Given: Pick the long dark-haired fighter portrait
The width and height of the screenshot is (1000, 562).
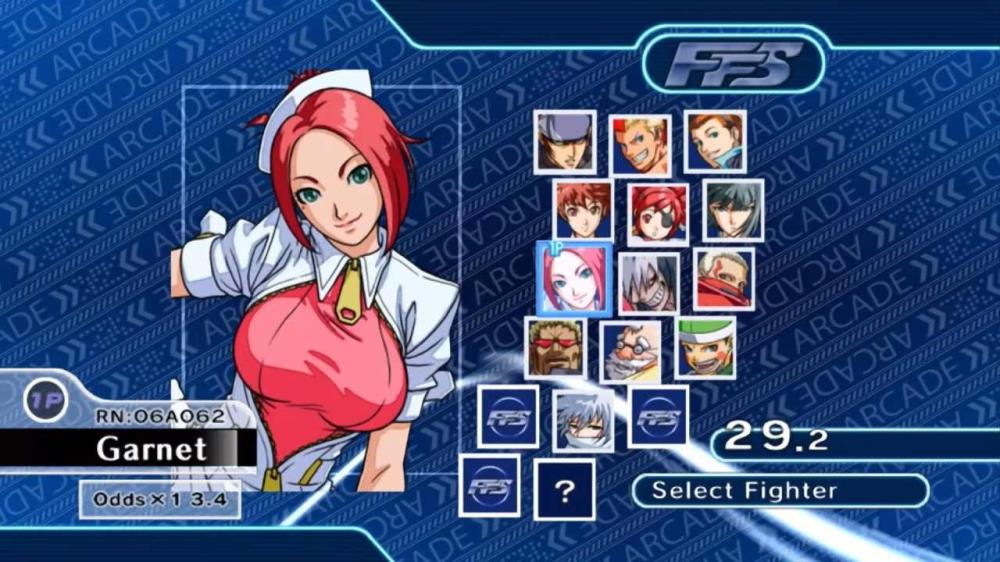Looking at the screenshot, I should coord(733,210).
